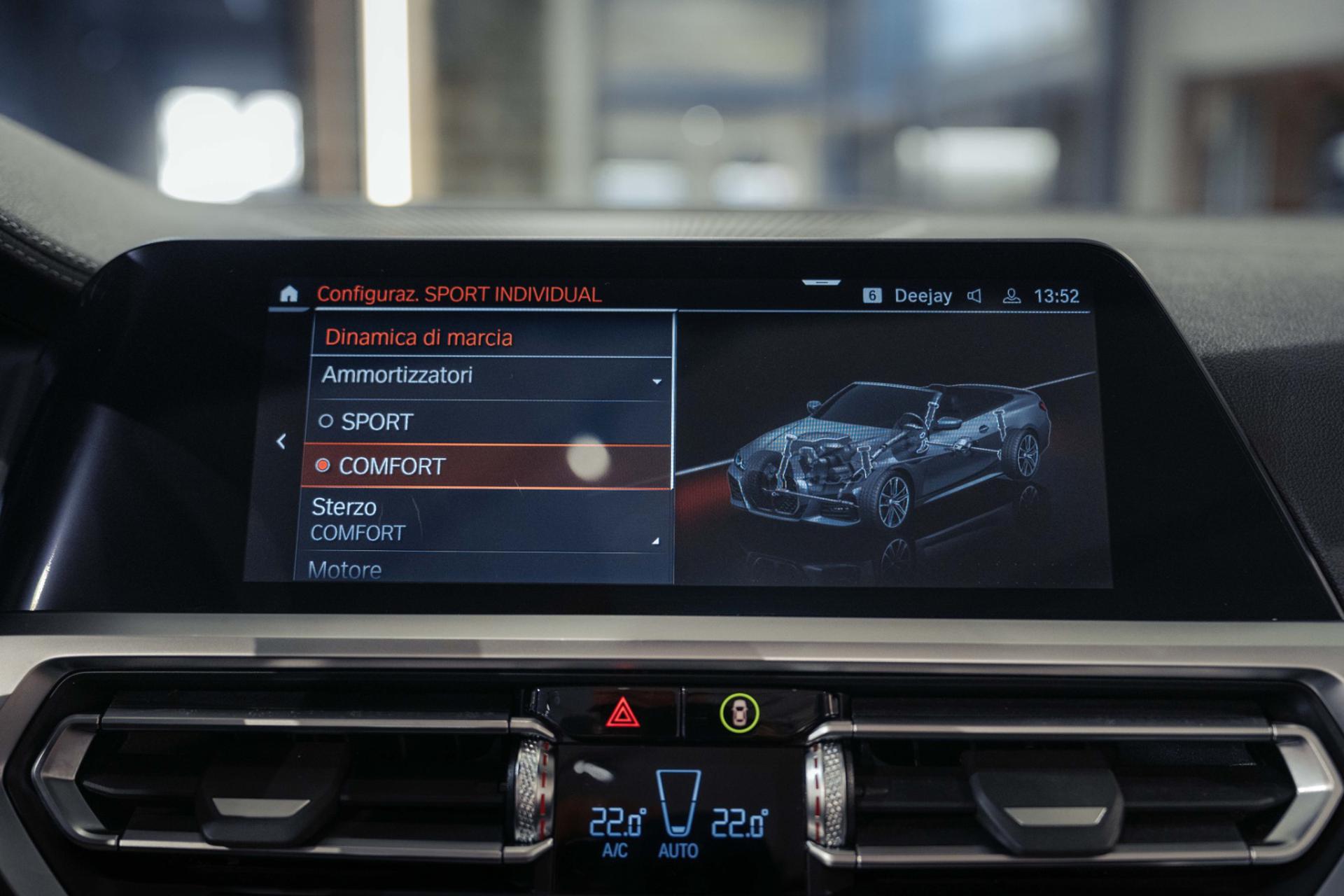
Task: Open the Deejay radio station entry
Action: (923, 296)
